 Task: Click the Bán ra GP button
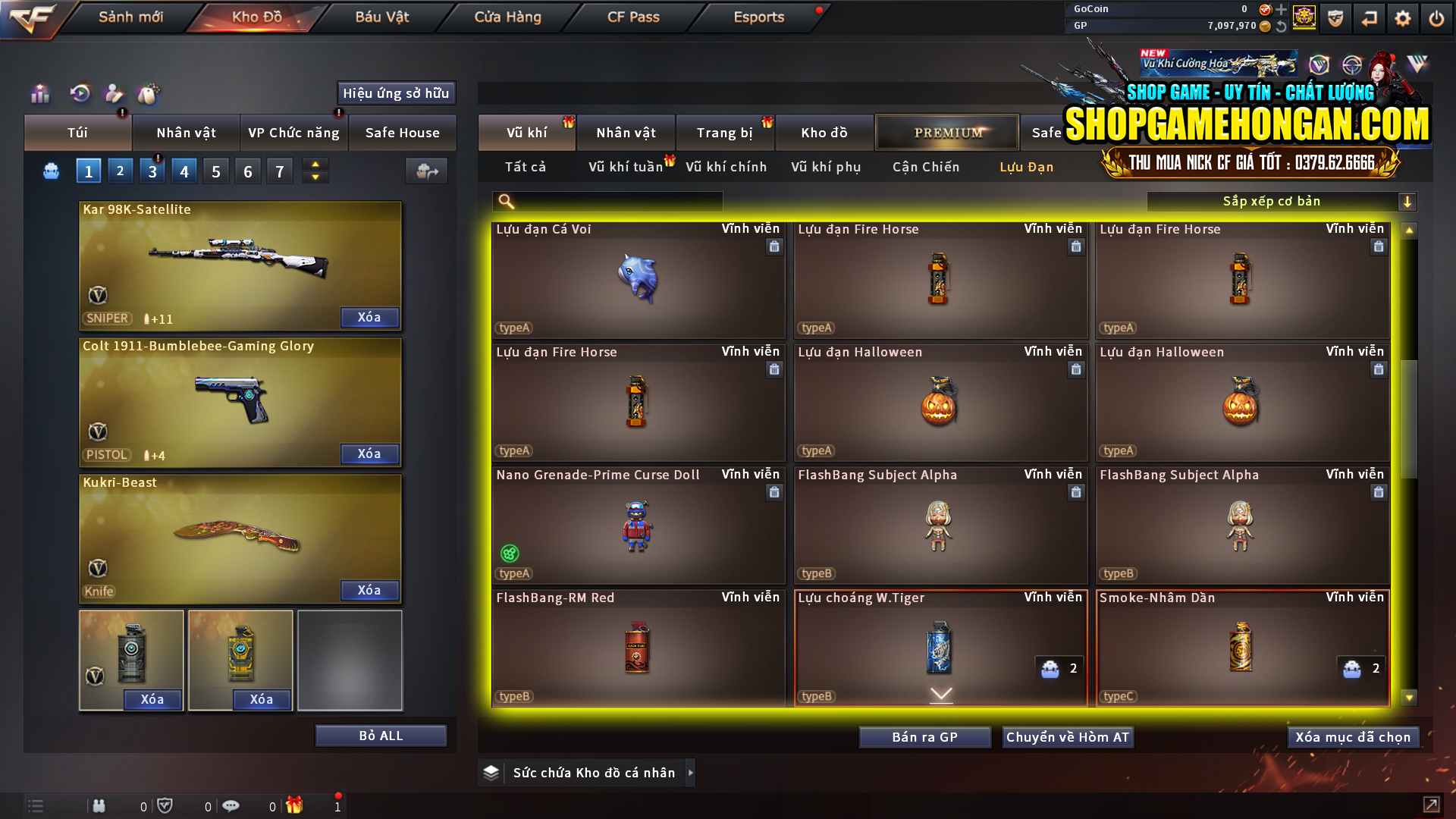(924, 736)
